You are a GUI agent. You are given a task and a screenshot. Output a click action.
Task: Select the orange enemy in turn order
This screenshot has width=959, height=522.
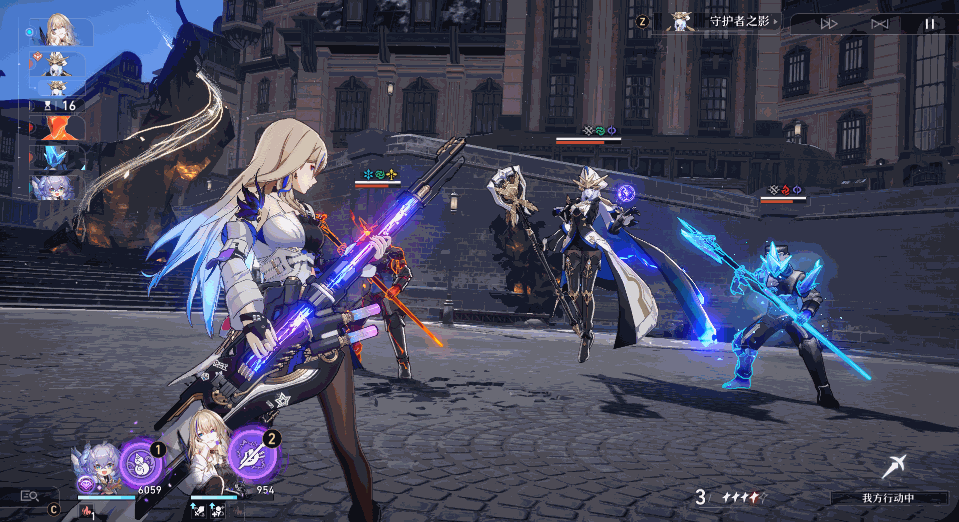point(58,128)
